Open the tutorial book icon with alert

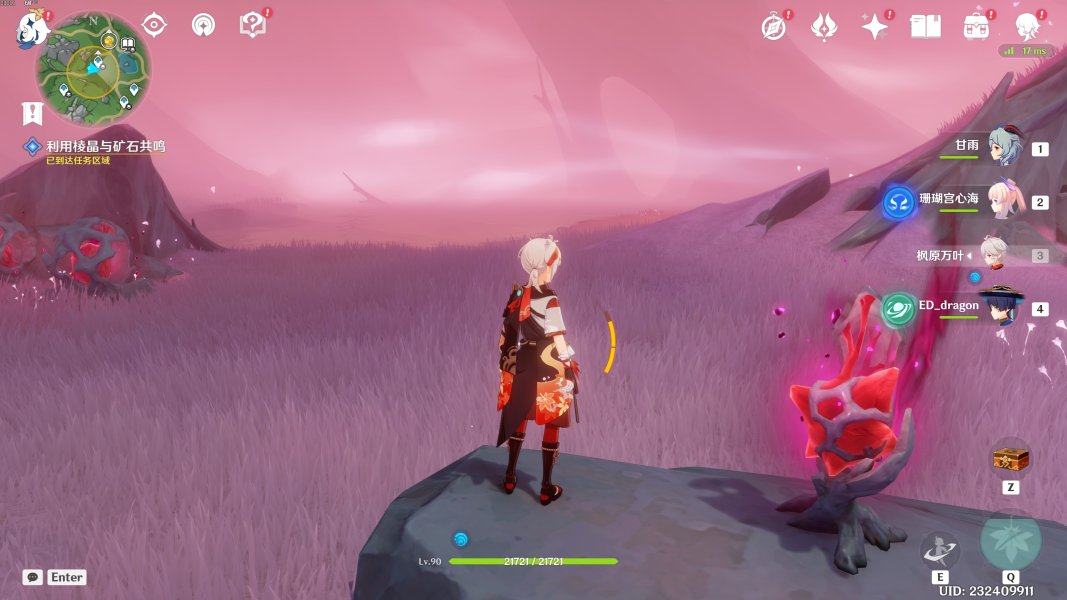[253, 25]
